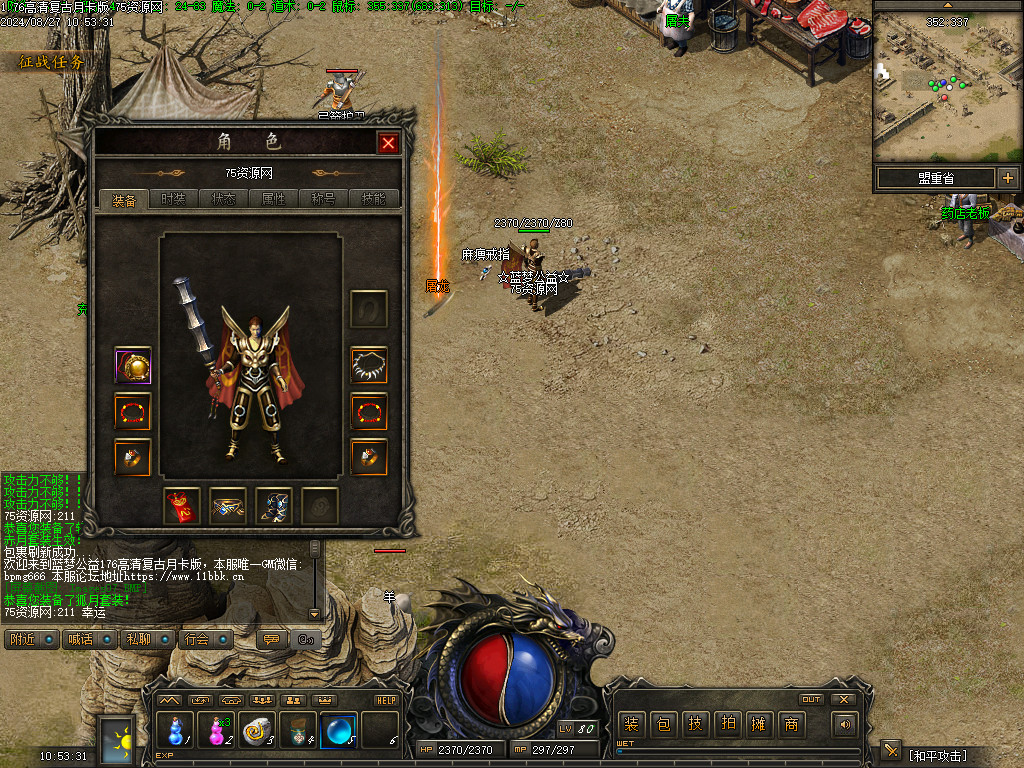
Task: Select the equipped belt slot
Action: 228,506
